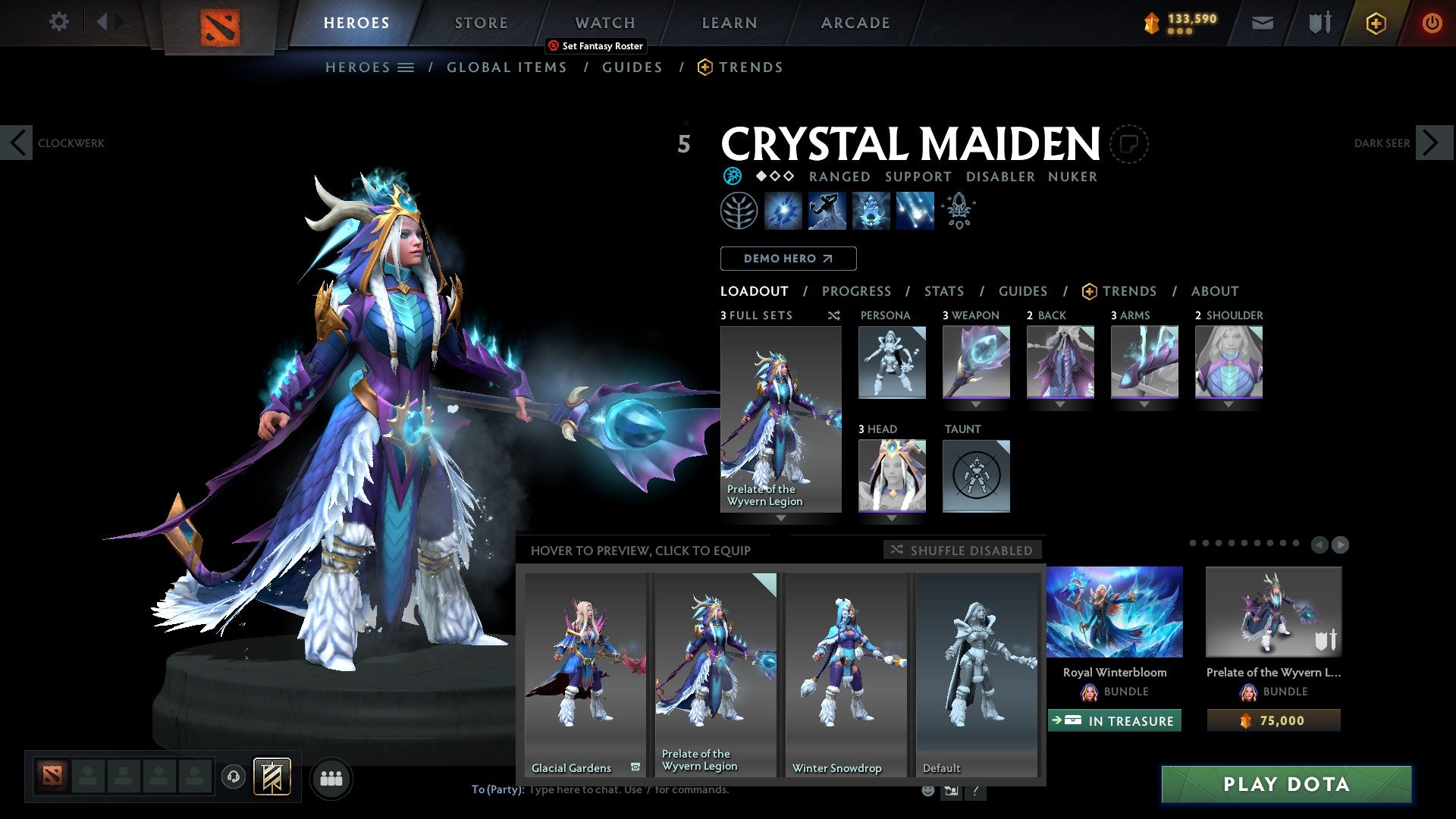The height and width of the screenshot is (819, 1456).
Task: Expand the Back slot dropdown arrow
Action: tap(1060, 404)
